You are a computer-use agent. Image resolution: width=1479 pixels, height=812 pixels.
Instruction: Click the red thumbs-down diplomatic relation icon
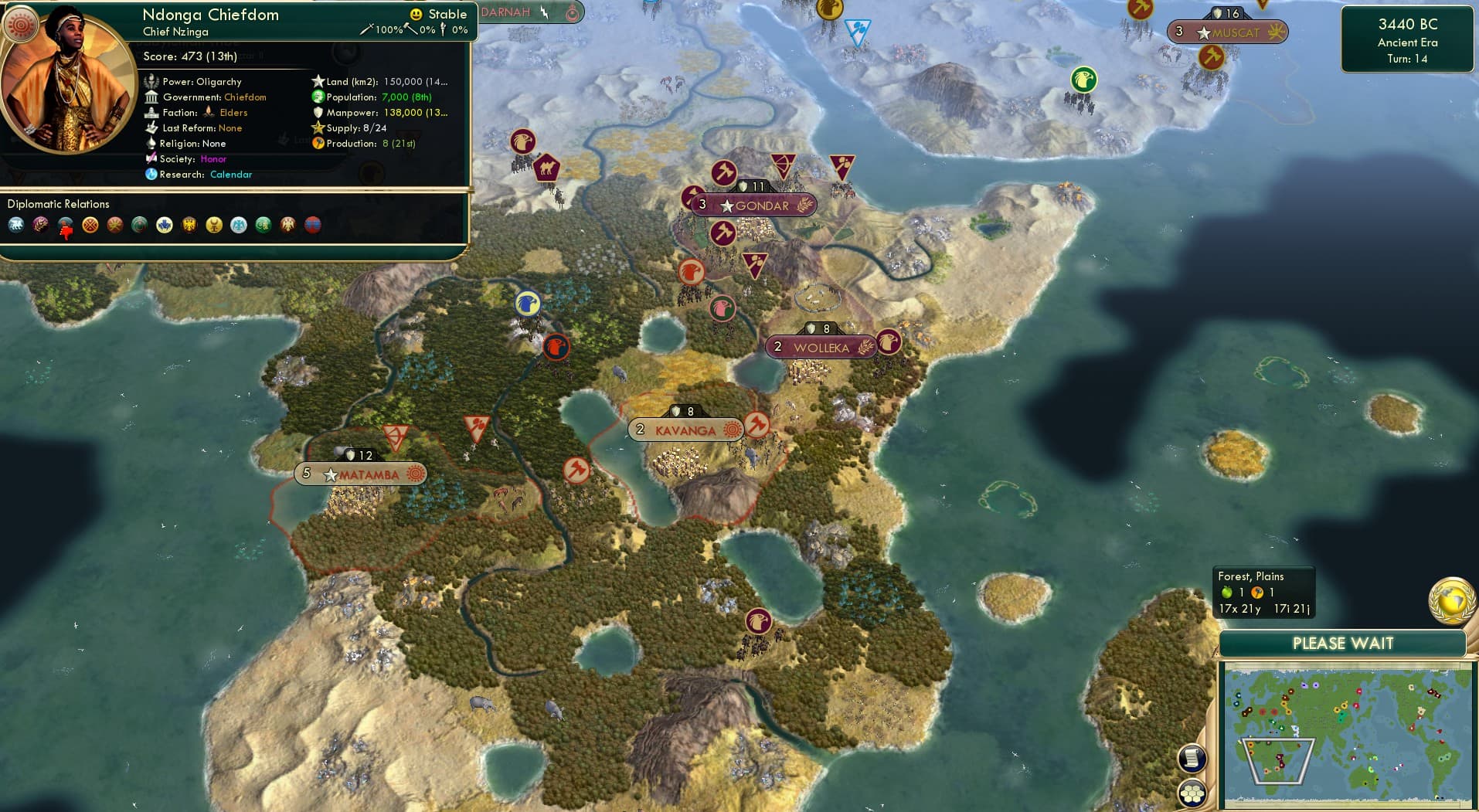tap(66, 229)
